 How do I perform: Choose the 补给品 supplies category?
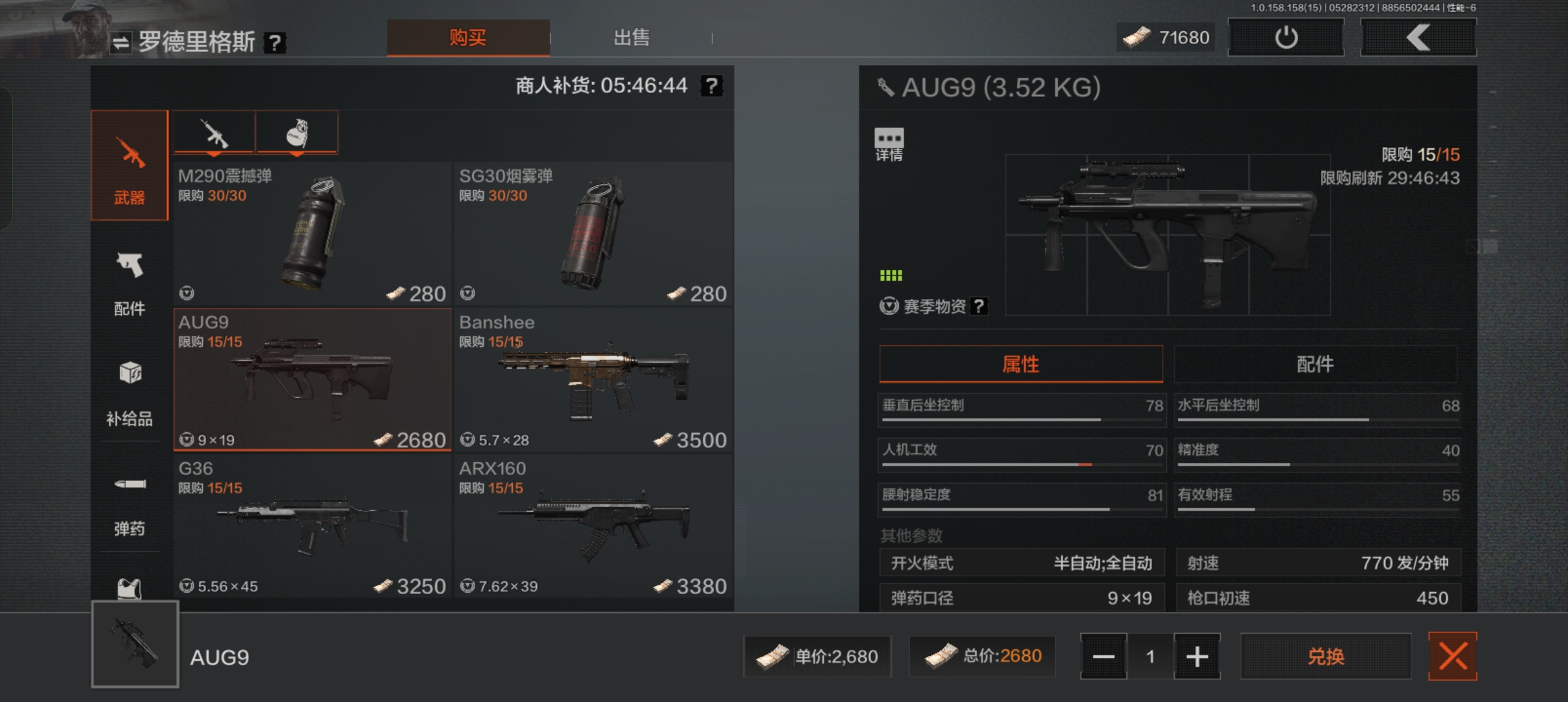129,393
